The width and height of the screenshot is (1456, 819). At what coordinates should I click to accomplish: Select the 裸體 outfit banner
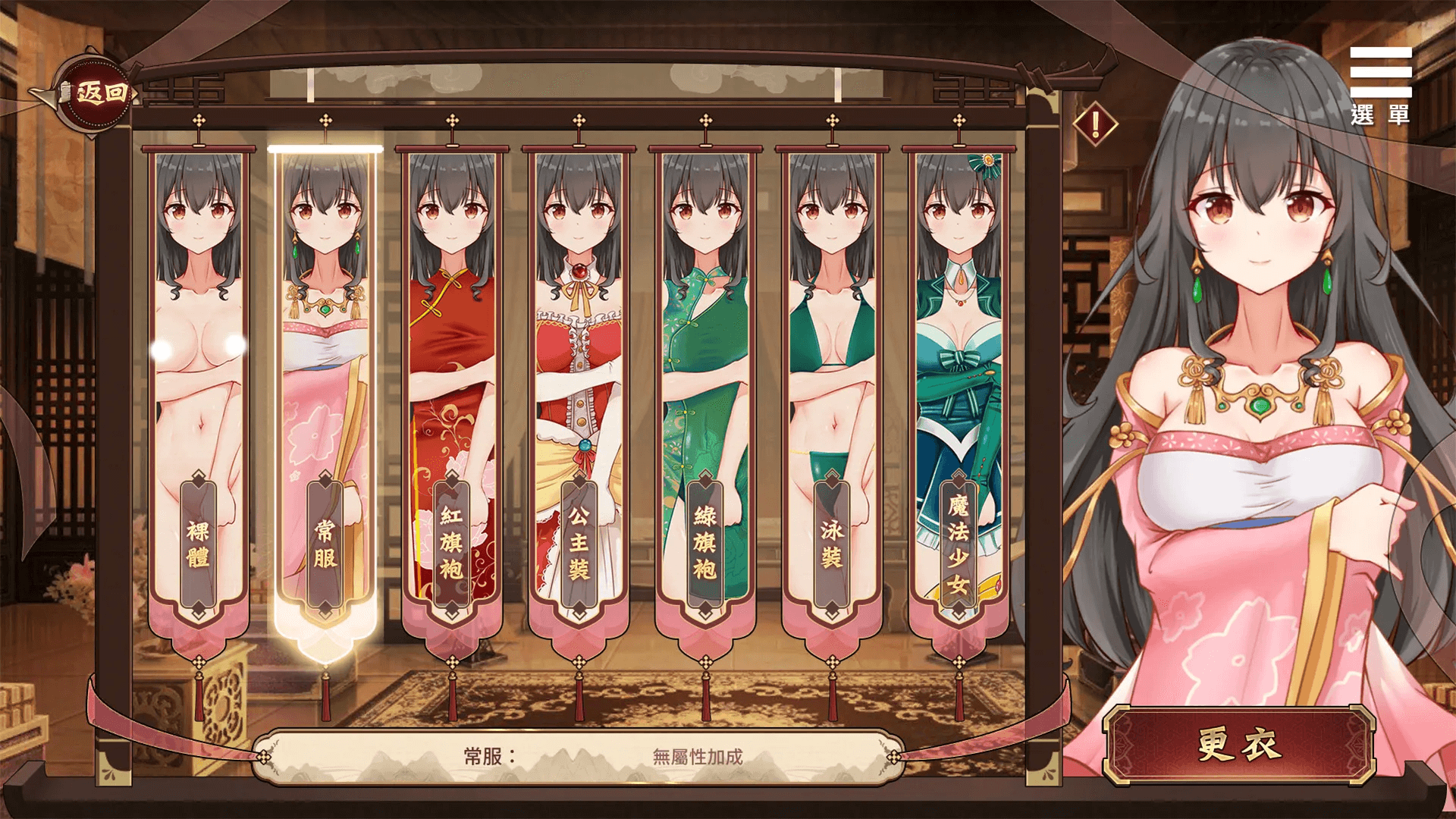(x=199, y=394)
